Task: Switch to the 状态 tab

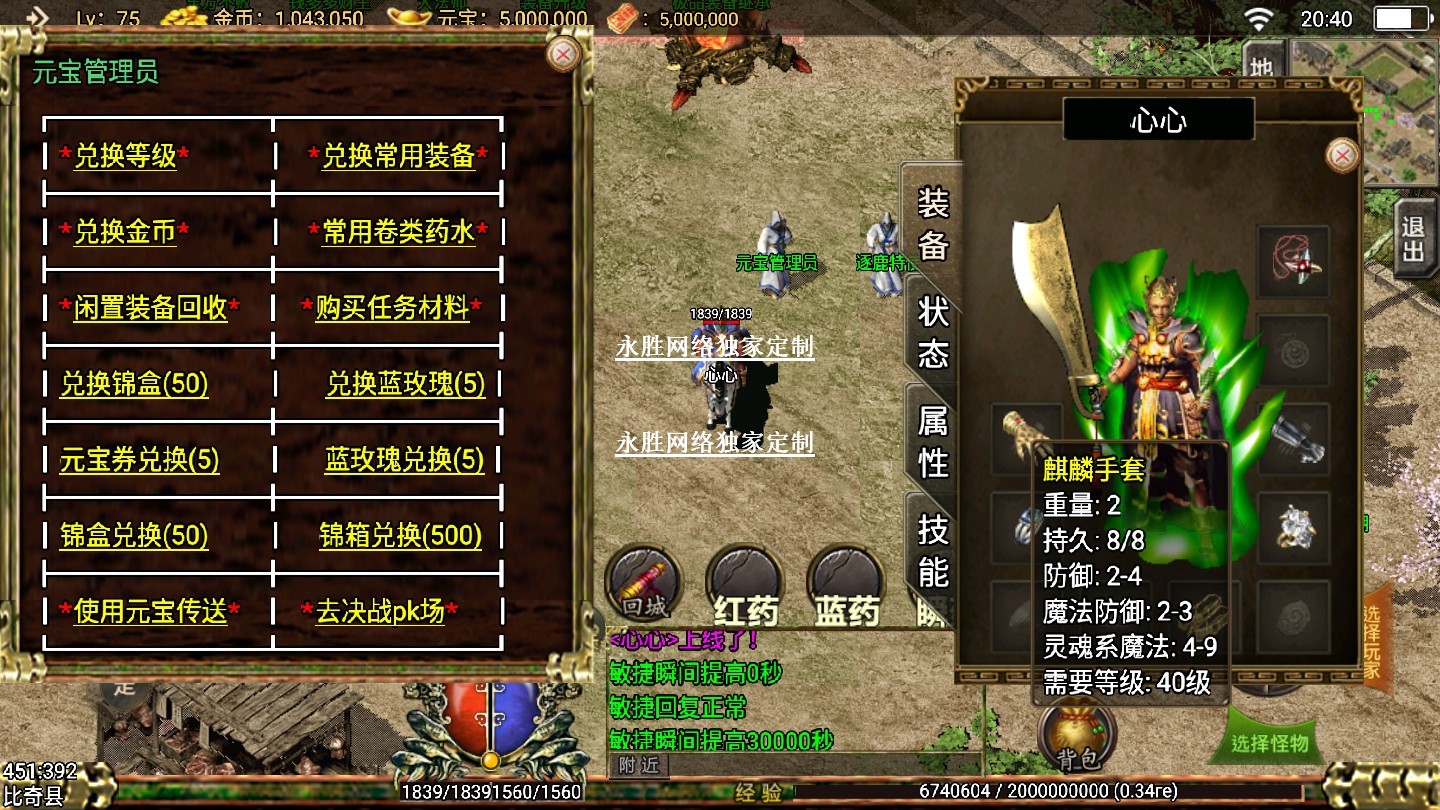Action: [933, 333]
